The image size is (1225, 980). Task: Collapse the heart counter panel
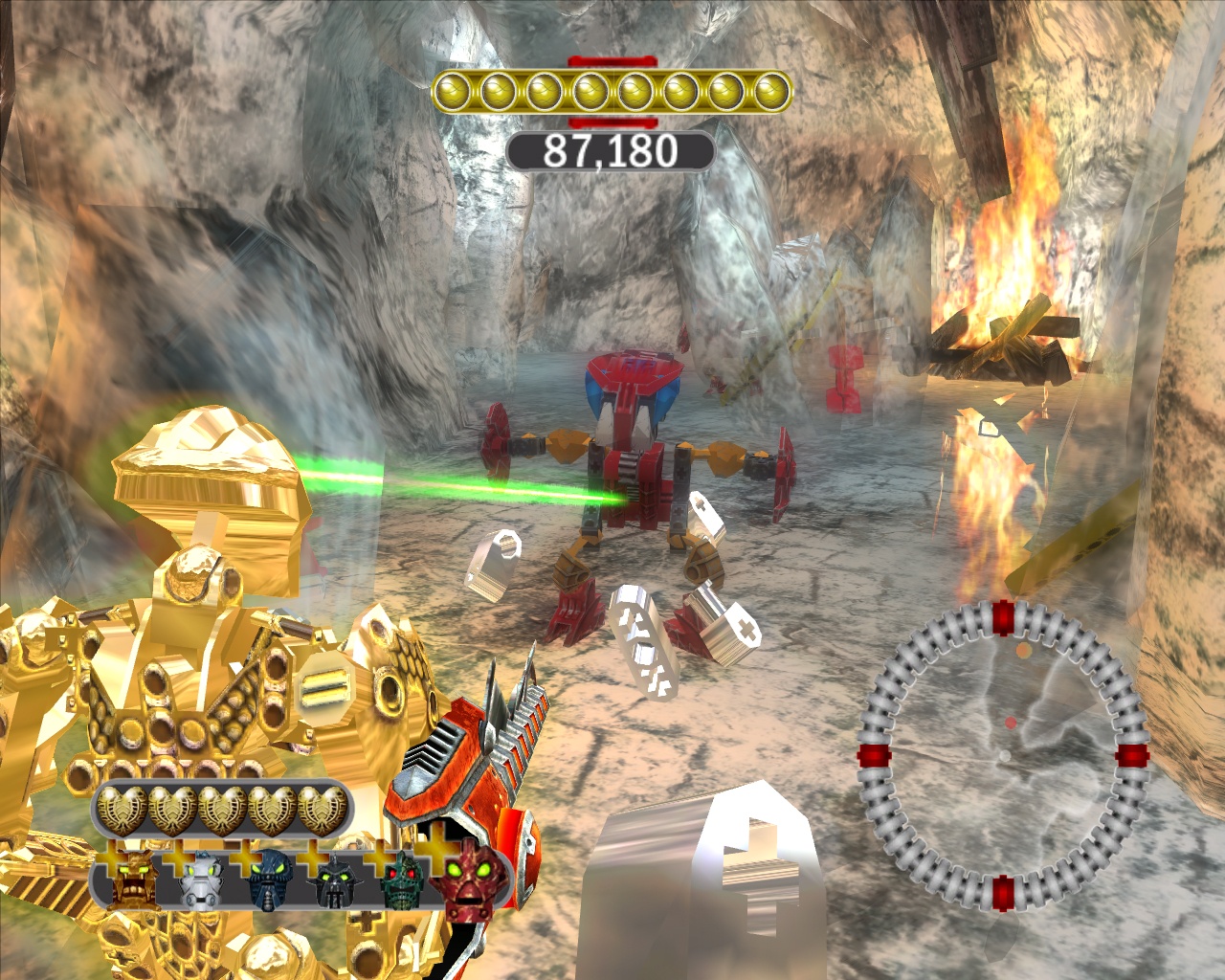(220, 807)
